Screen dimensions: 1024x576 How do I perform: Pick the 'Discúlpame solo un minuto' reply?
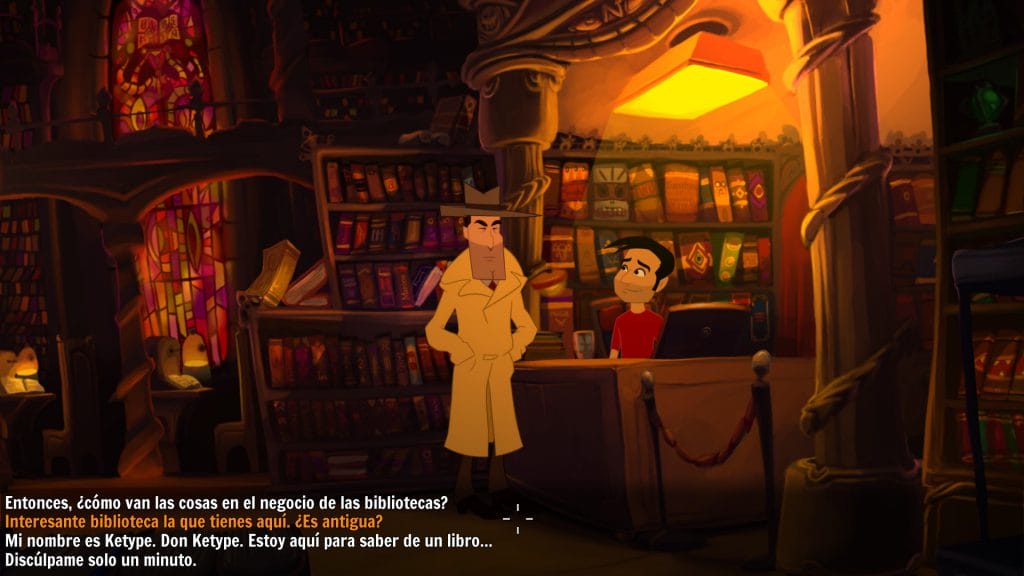coord(101,560)
